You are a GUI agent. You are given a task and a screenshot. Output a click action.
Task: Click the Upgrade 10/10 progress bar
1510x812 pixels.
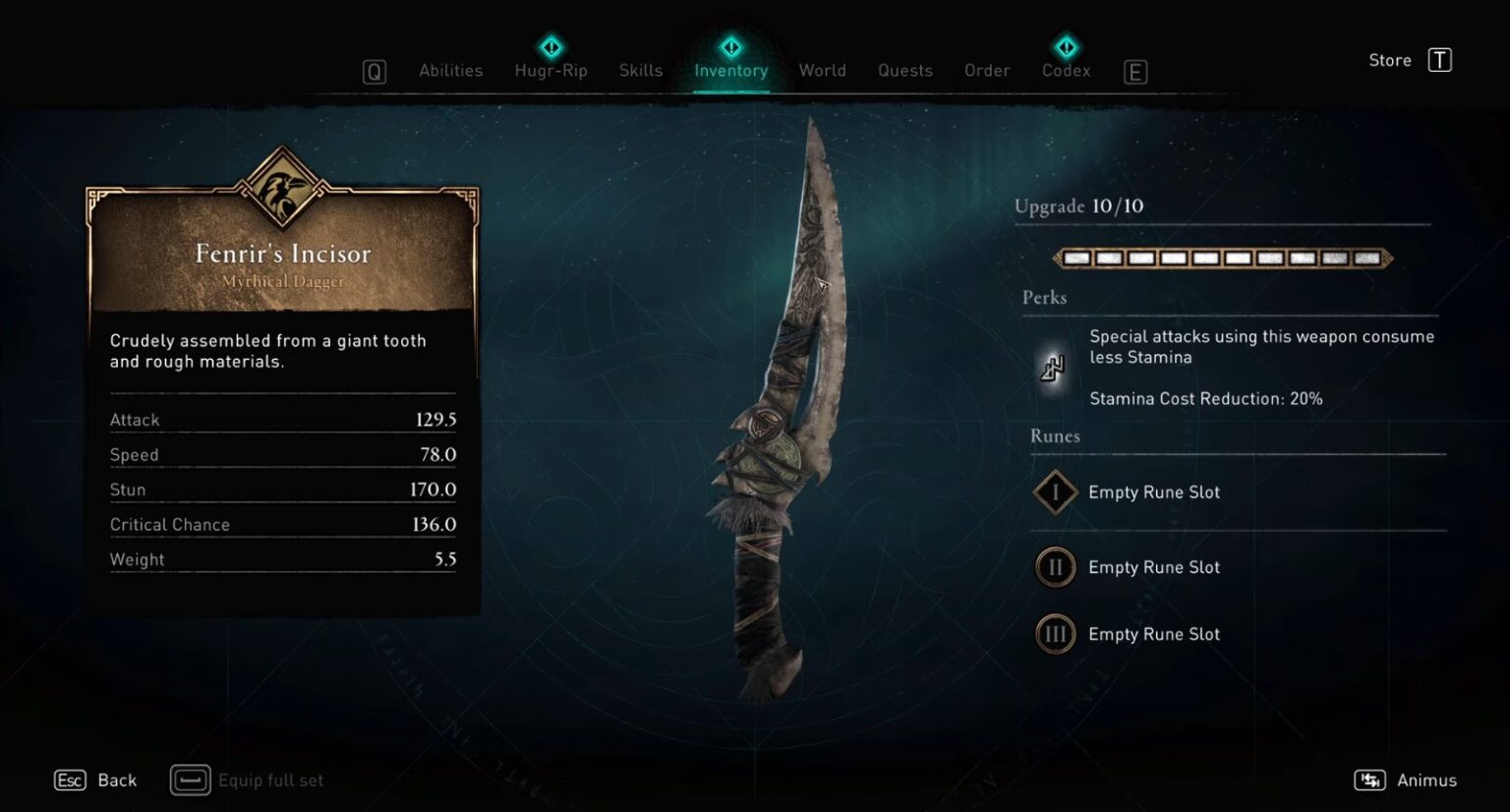(x=1222, y=258)
